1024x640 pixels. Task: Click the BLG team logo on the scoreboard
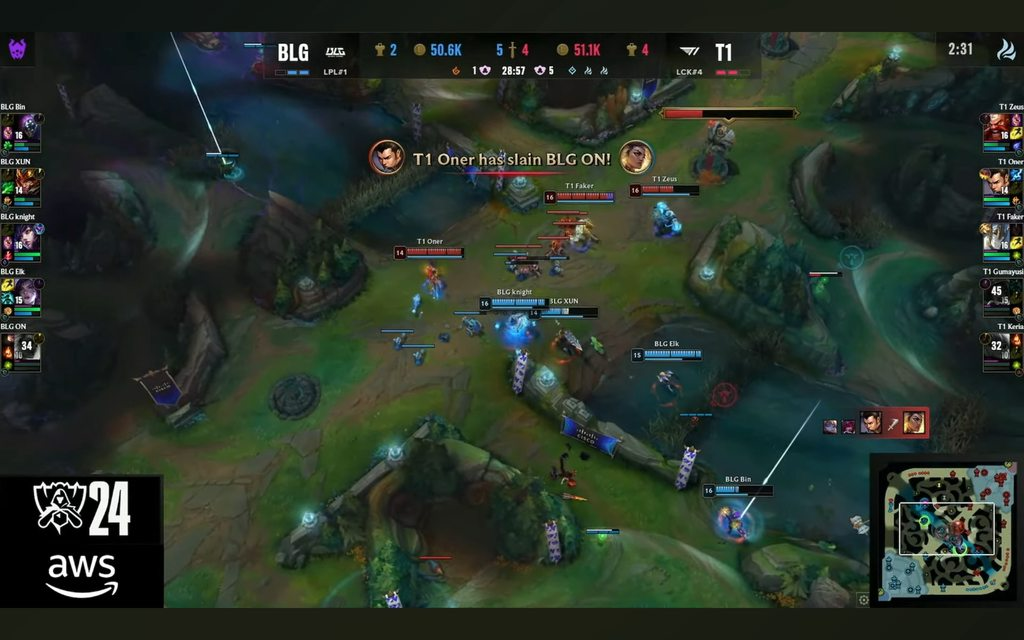335,51
